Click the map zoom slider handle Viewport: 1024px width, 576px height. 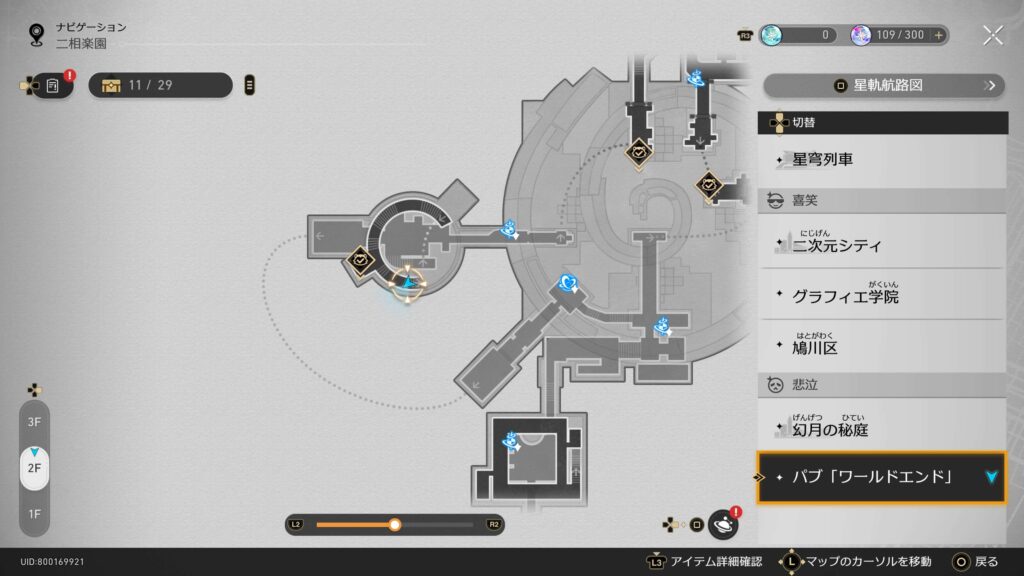pyautogui.click(x=395, y=524)
